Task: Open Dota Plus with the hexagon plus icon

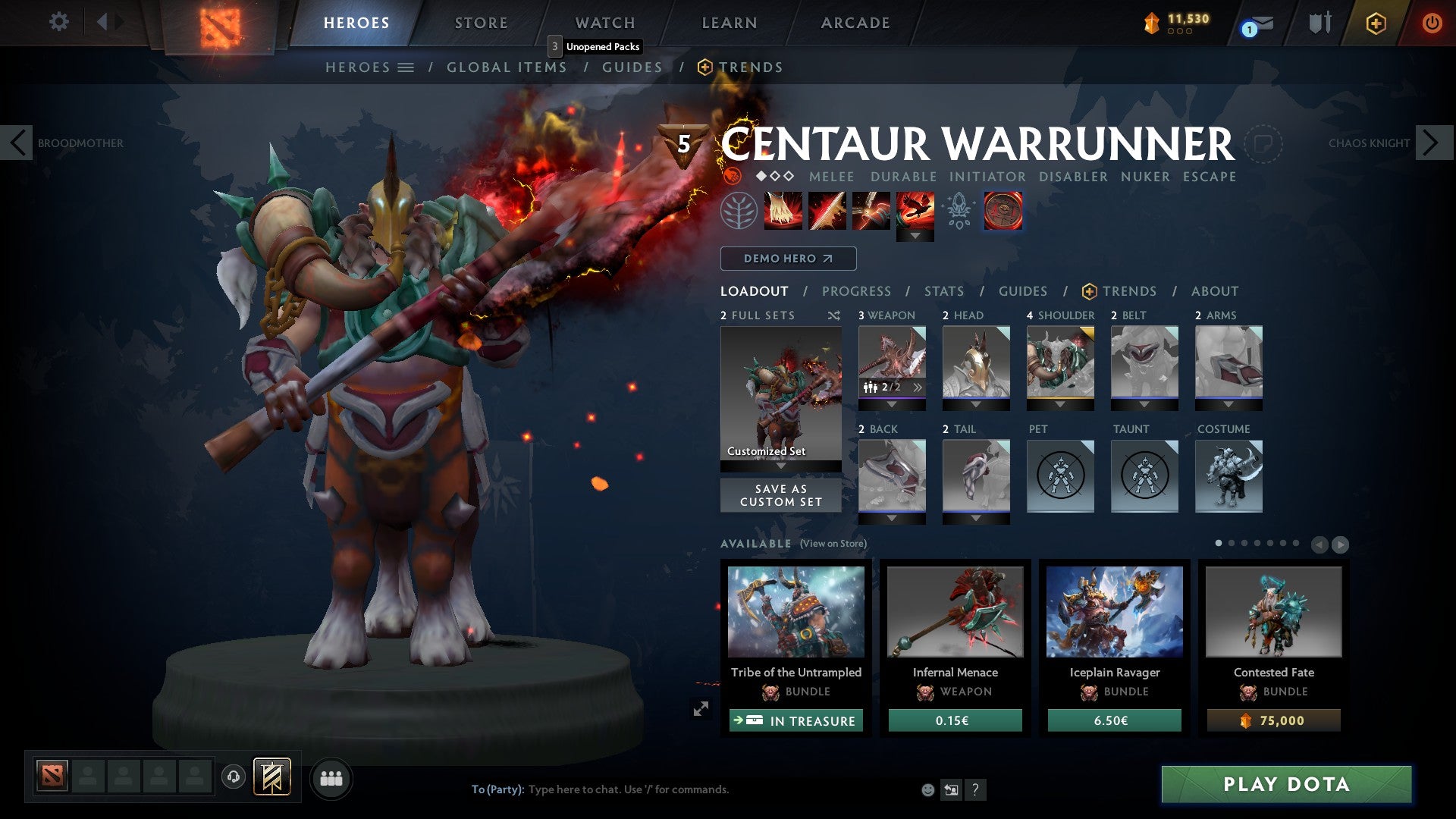Action: coord(1376,24)
